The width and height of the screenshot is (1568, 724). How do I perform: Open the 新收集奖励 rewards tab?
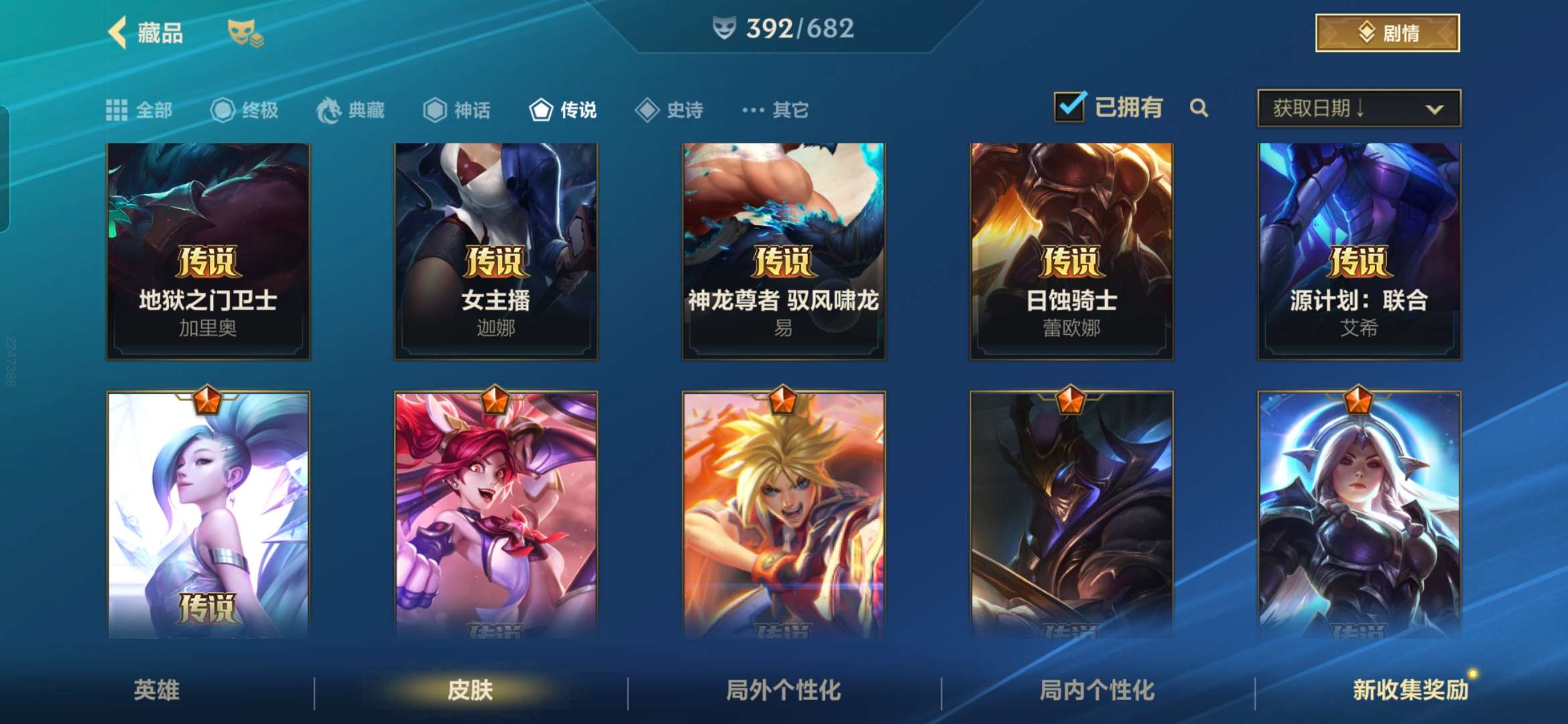[1410, 690]
